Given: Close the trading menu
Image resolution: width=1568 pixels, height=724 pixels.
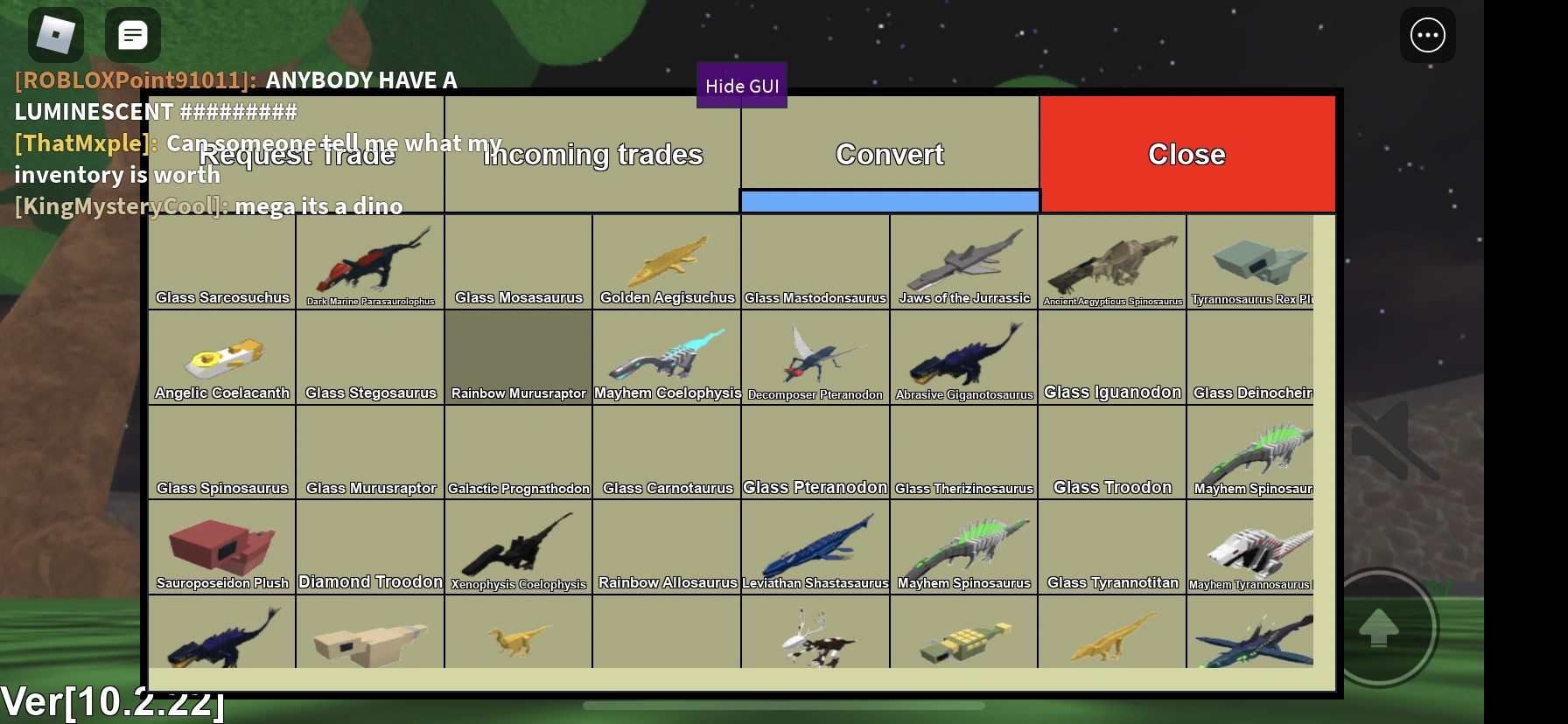Looking at the screenshot, I should [x=1186, y=154].
